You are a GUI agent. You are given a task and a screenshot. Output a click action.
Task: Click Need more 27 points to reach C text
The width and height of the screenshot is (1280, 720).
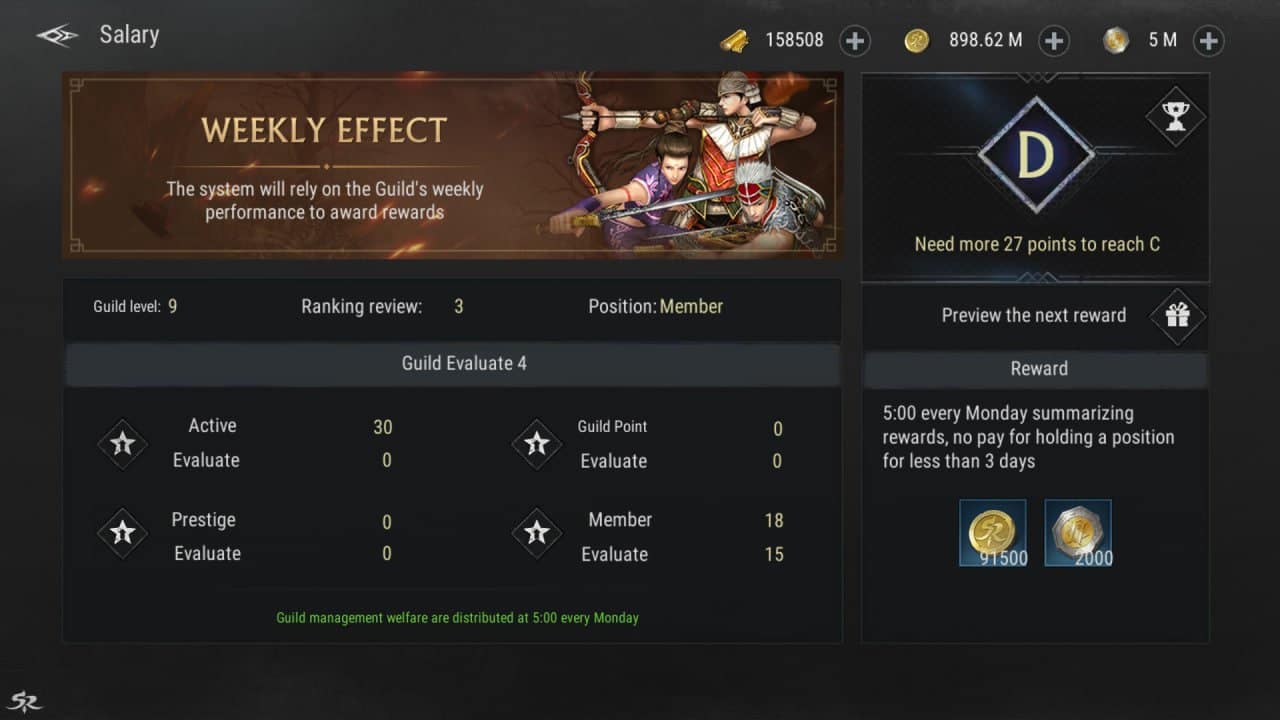pos(1035,244)
